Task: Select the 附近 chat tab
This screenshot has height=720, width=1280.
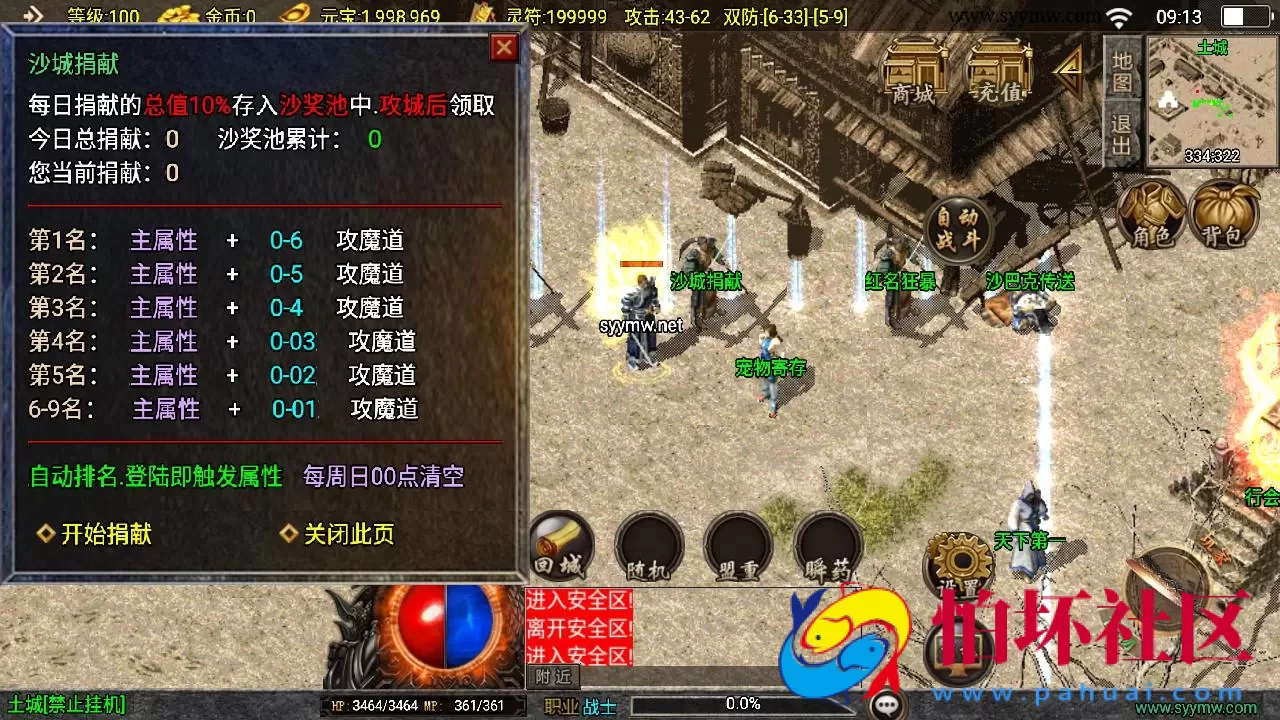Action: coord(552,677)
